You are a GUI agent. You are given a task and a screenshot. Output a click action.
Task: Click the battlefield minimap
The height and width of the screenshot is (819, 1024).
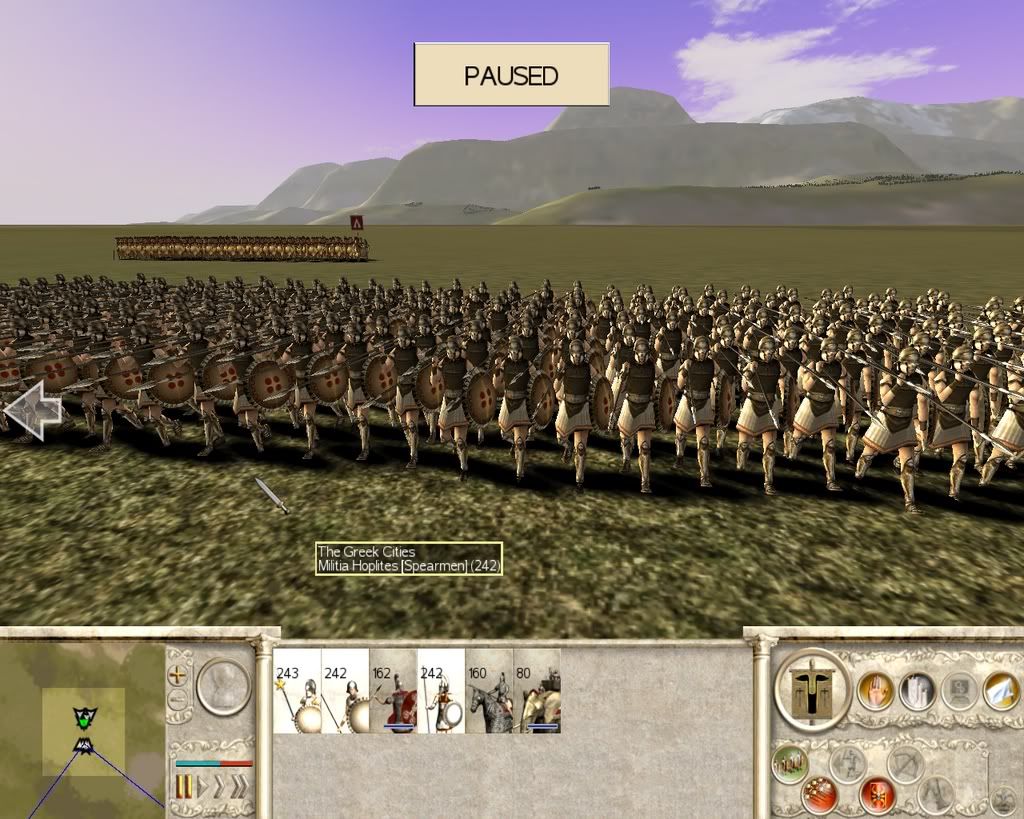[83, 730]
